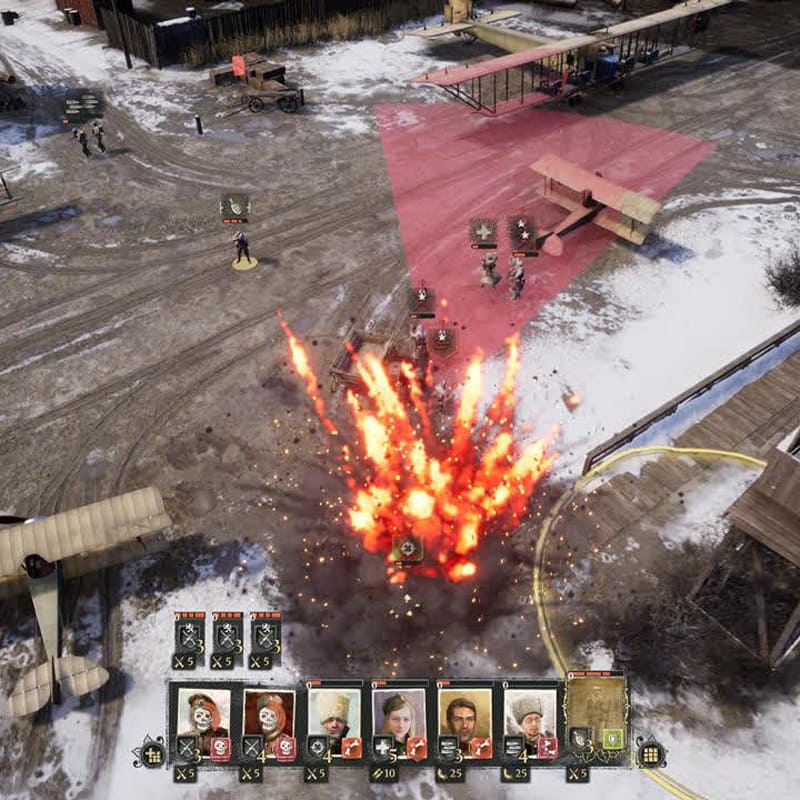The height and width of the screenshot is (800, 800).
Task: Select the grenade marker above the lone soldier
Action: point(235,208)
